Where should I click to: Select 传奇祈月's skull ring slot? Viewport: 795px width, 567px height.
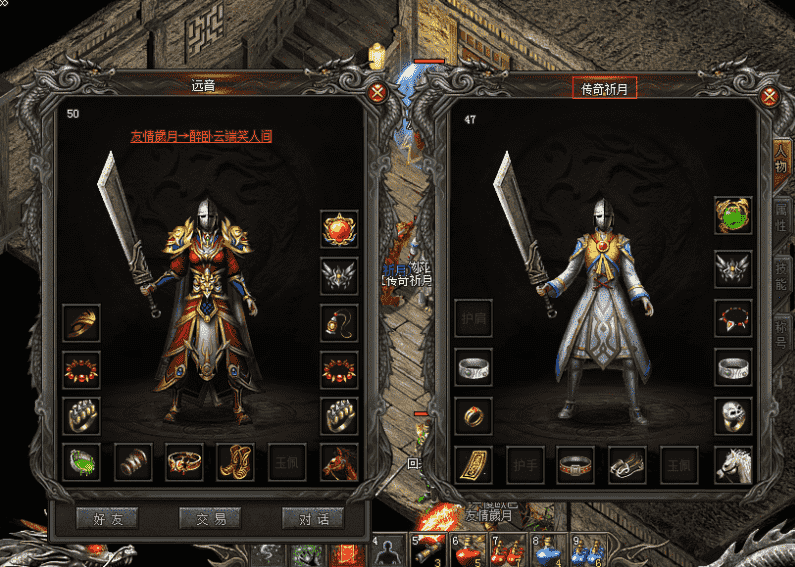733,414
